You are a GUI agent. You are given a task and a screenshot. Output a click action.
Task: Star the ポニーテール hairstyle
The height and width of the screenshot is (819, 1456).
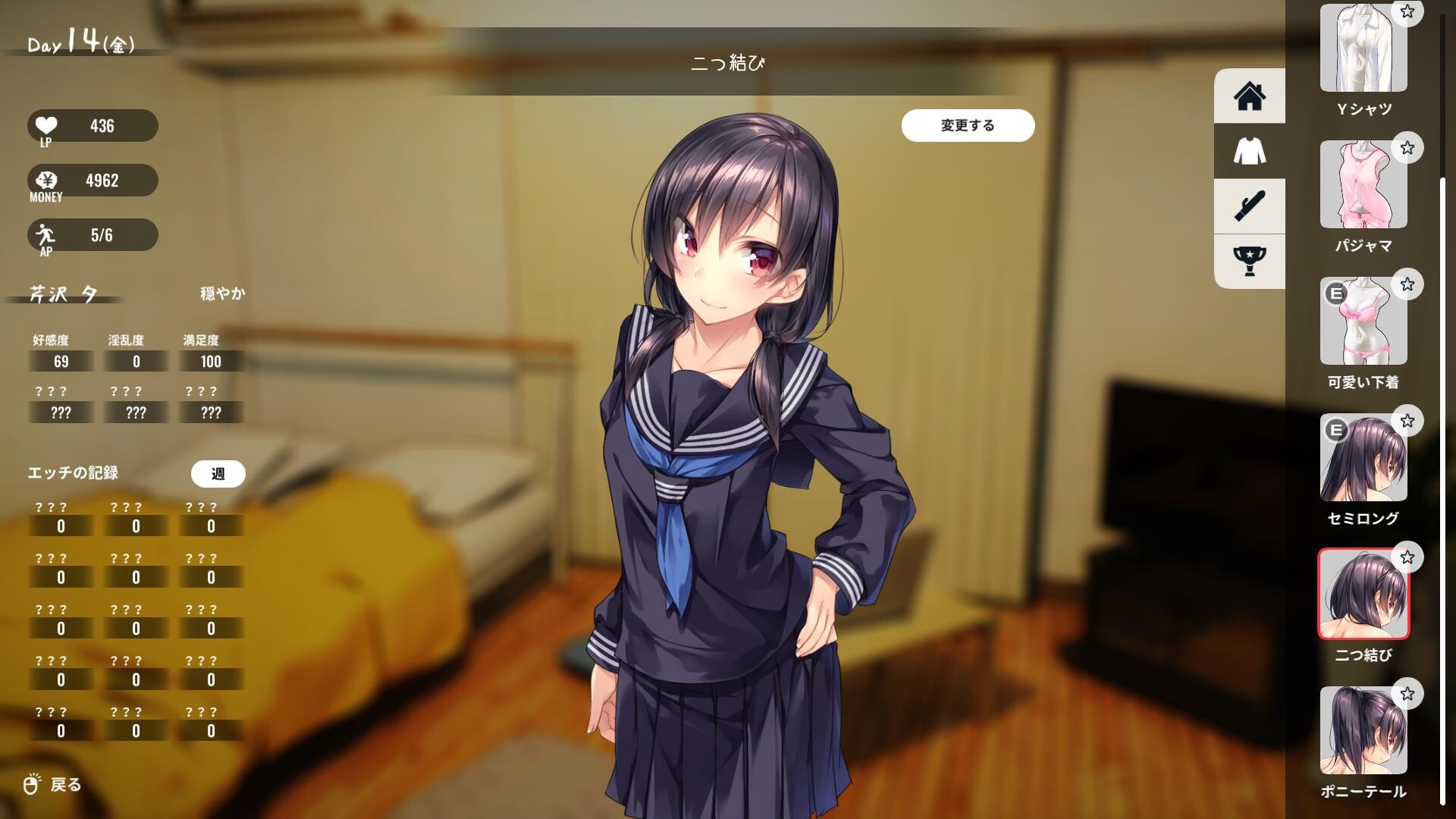[1407, 695]
